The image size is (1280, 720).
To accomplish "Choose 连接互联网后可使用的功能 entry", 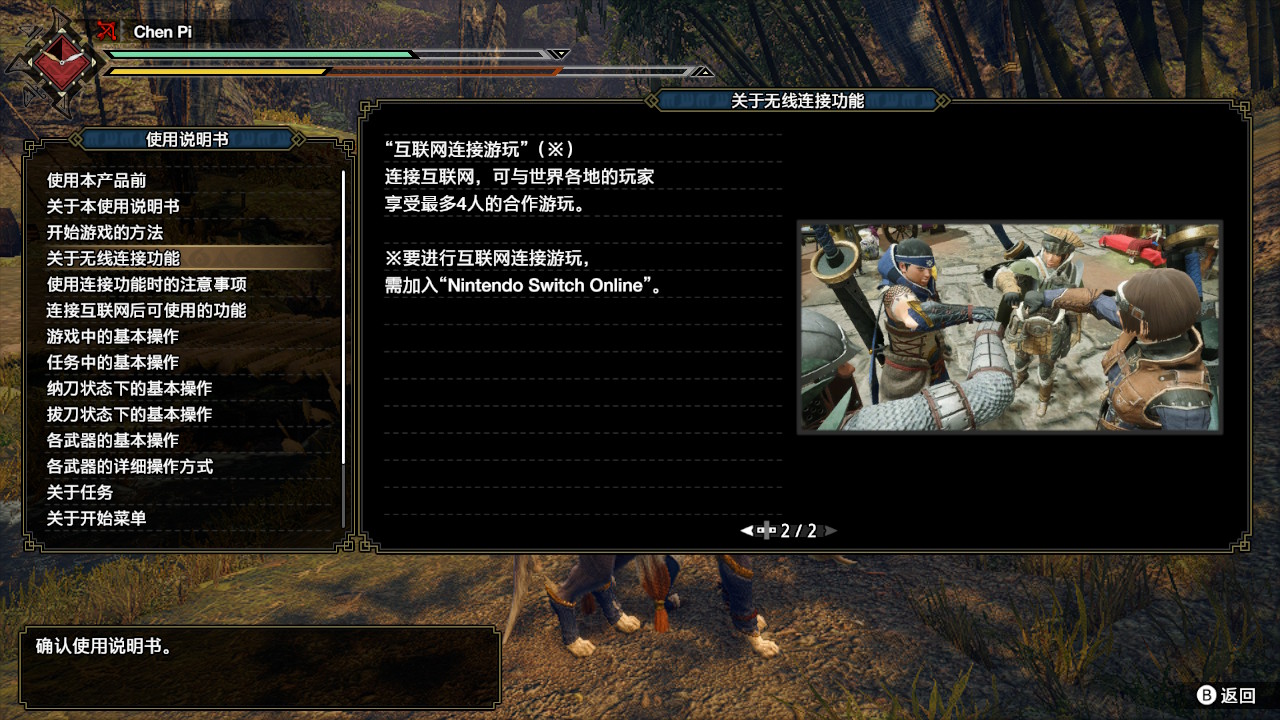I will (x=146, y=310).
